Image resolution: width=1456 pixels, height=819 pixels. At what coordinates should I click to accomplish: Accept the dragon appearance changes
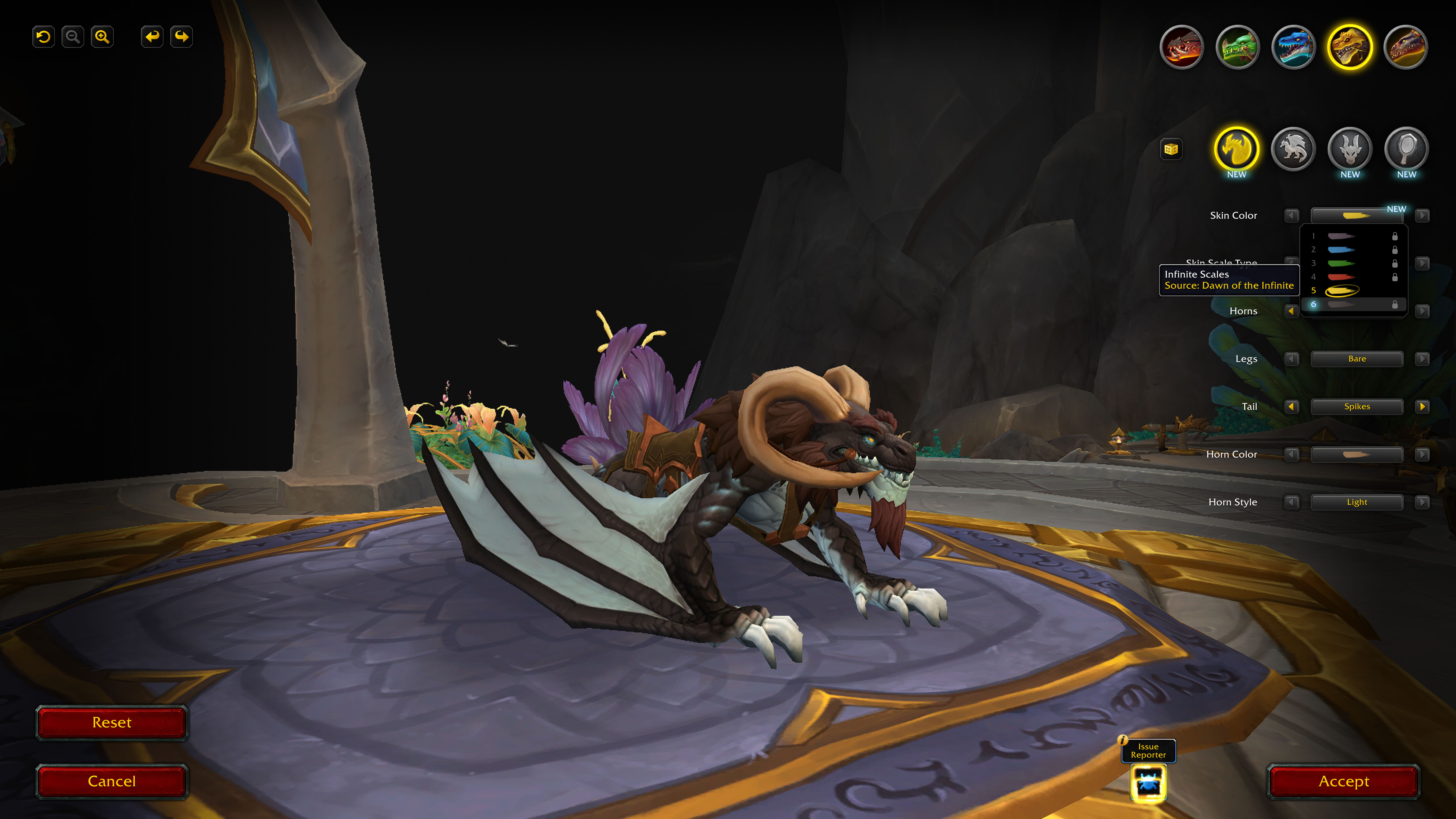click(x=1343, y=781)
